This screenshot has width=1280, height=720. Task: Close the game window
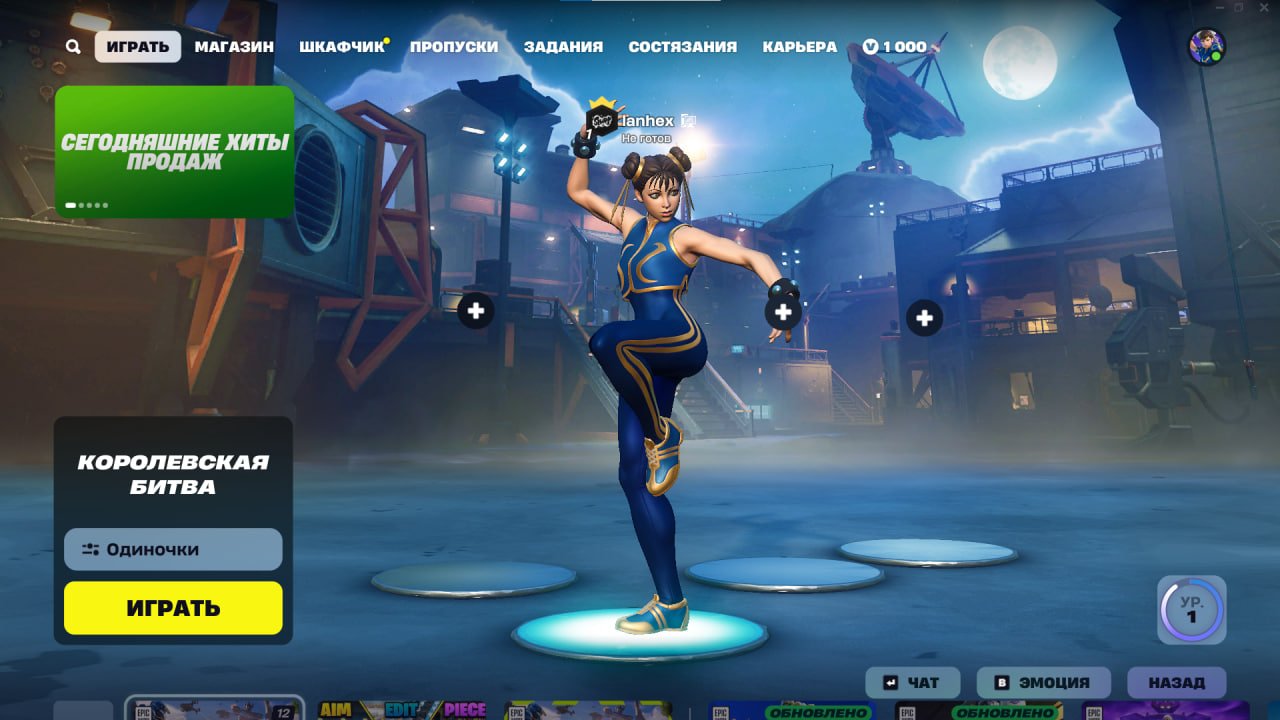tap(1265, 7)
